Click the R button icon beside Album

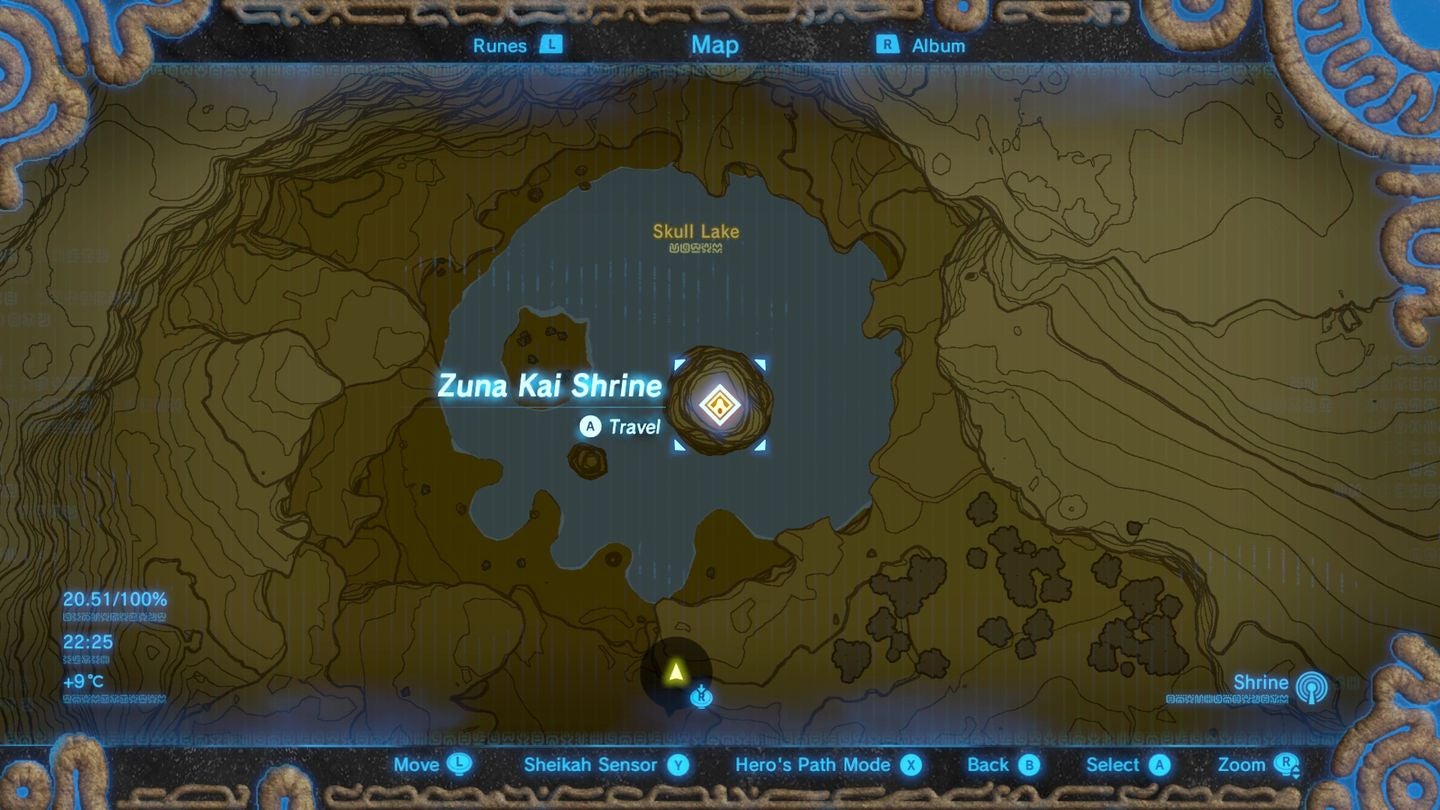890,45
